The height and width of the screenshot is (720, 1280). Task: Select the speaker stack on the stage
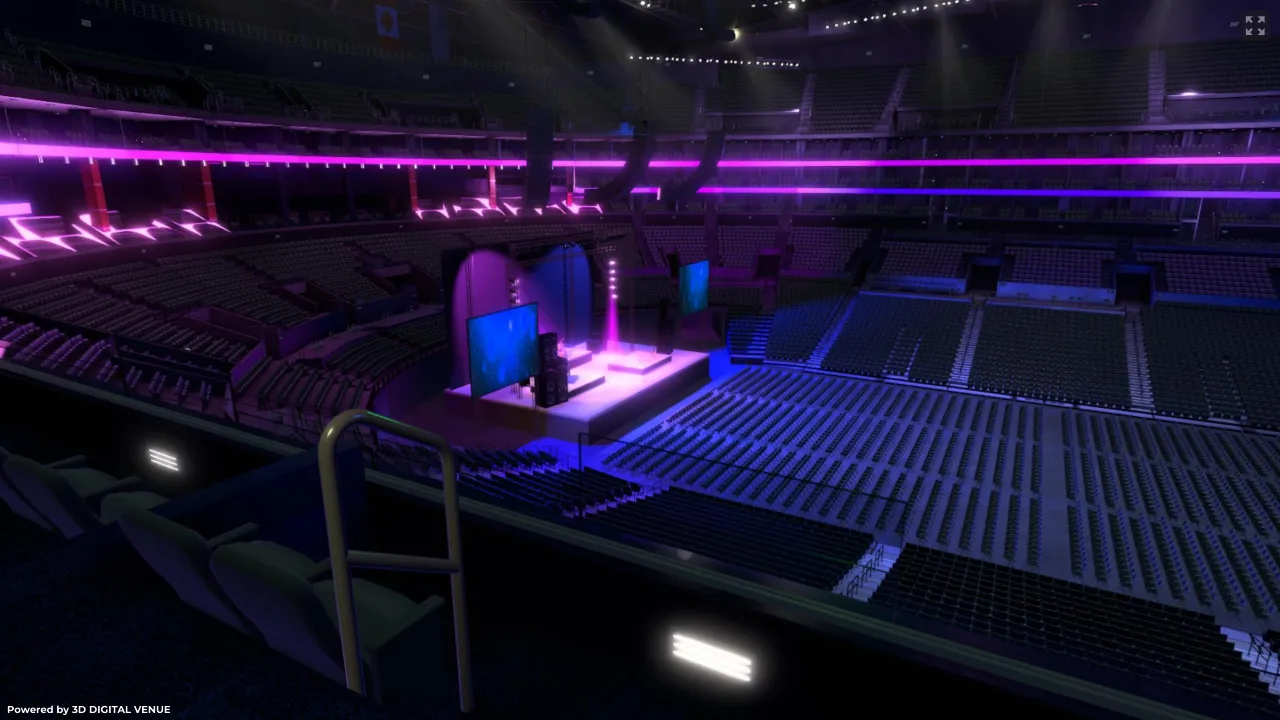pyautogui.click(x=550, y=370)
